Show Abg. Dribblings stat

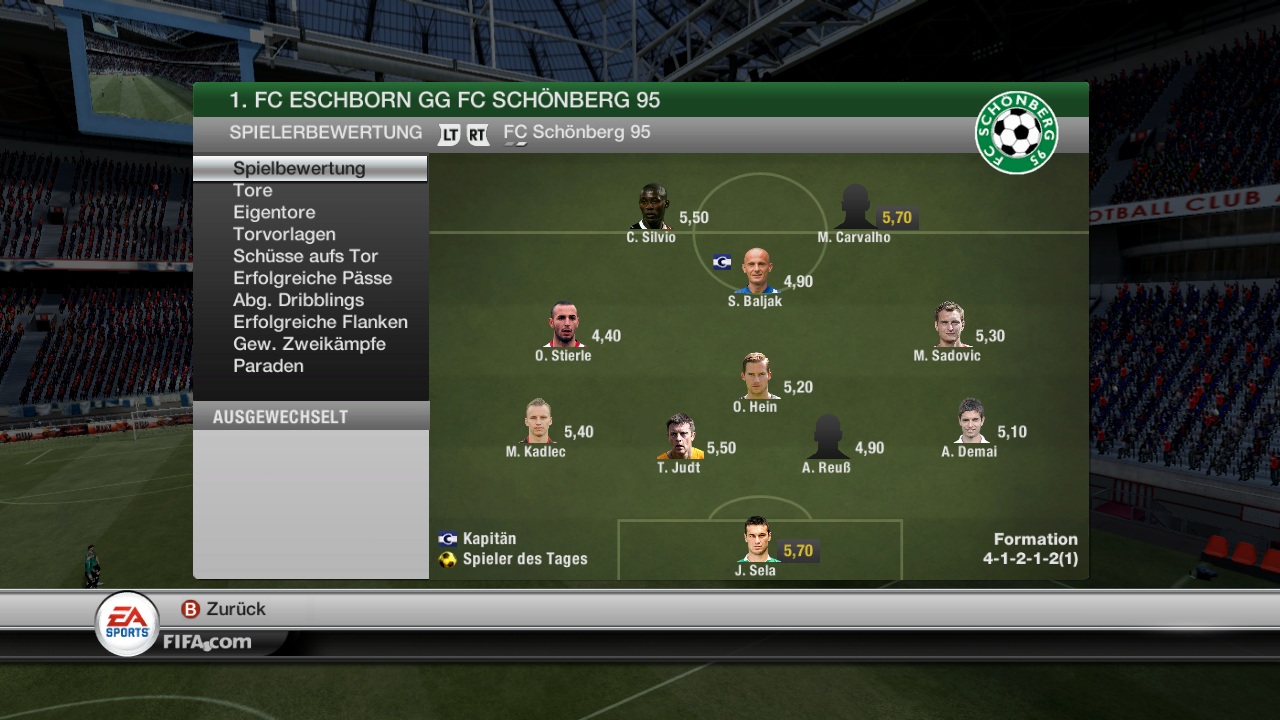[x=298, y=300]
